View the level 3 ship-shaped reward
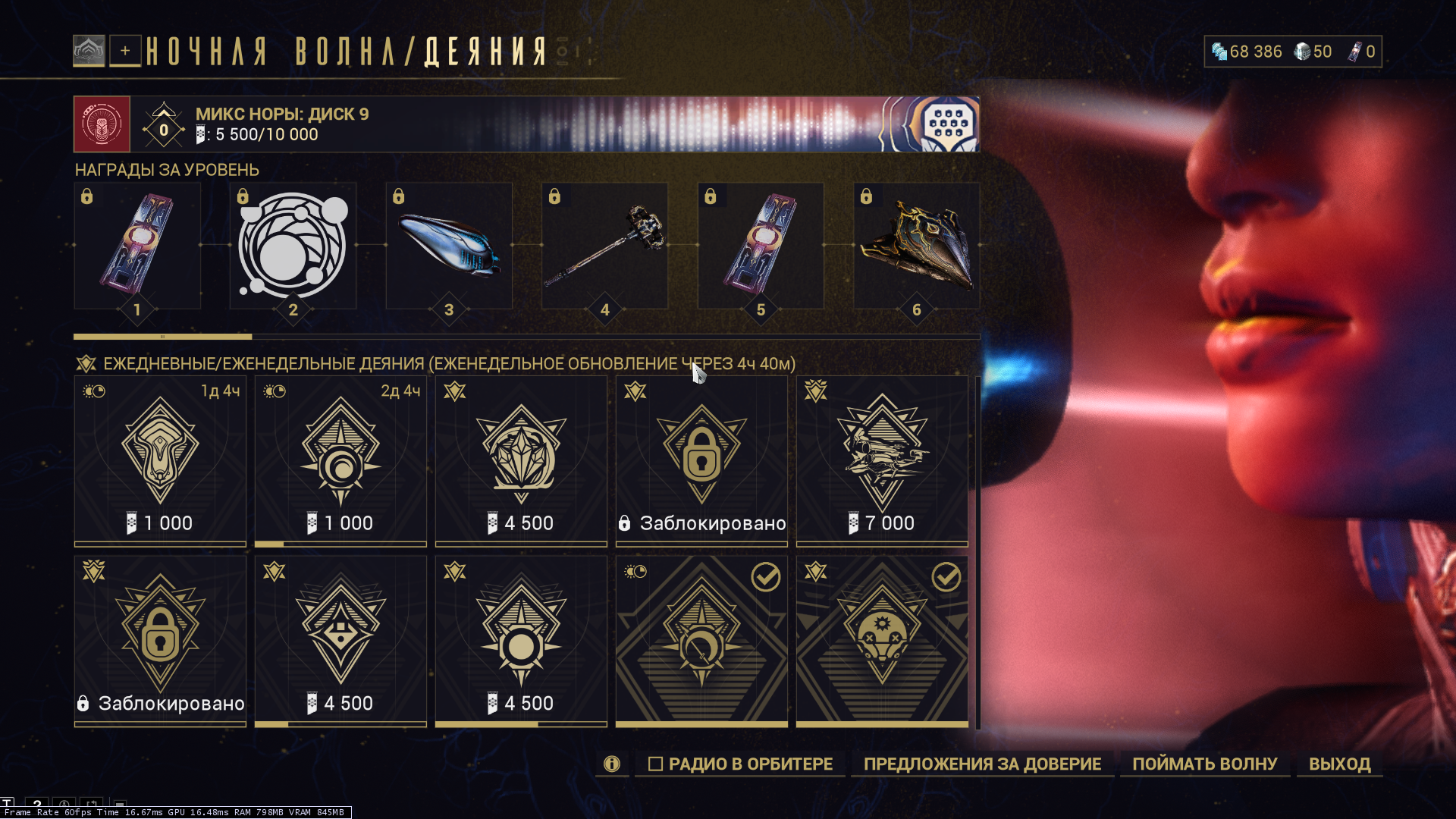This screenshot has width=1456, height=819. click(449, 246)
